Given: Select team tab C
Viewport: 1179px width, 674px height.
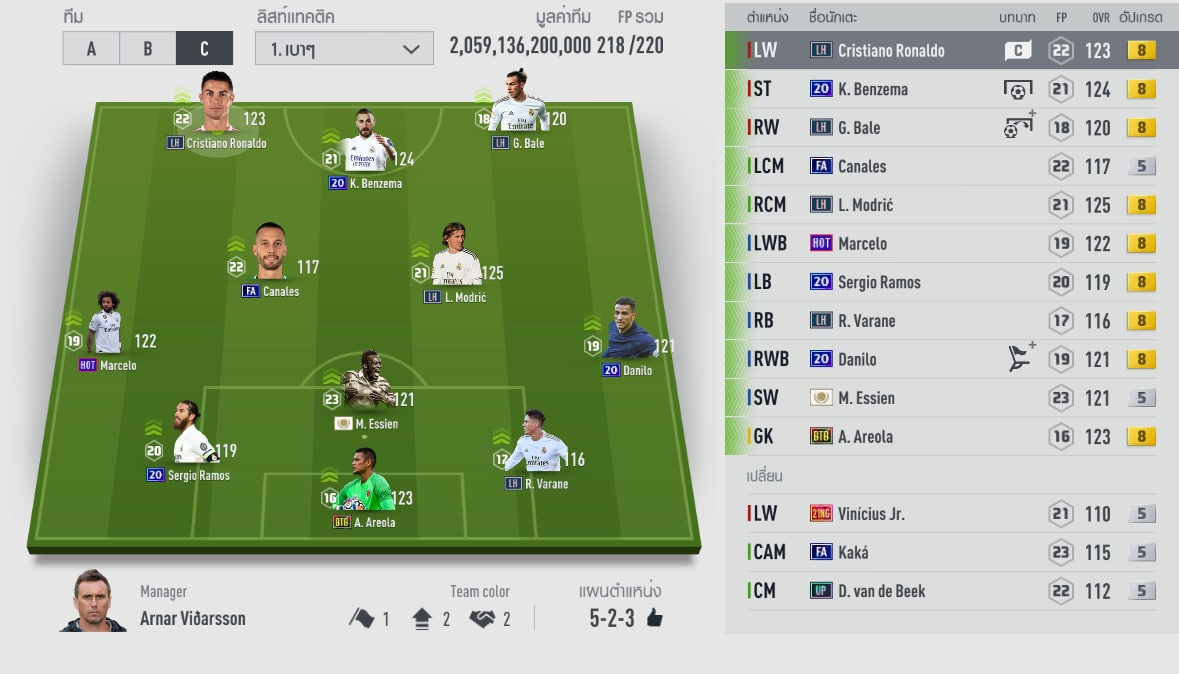Looking at the screenshot, I should (204, 48).
